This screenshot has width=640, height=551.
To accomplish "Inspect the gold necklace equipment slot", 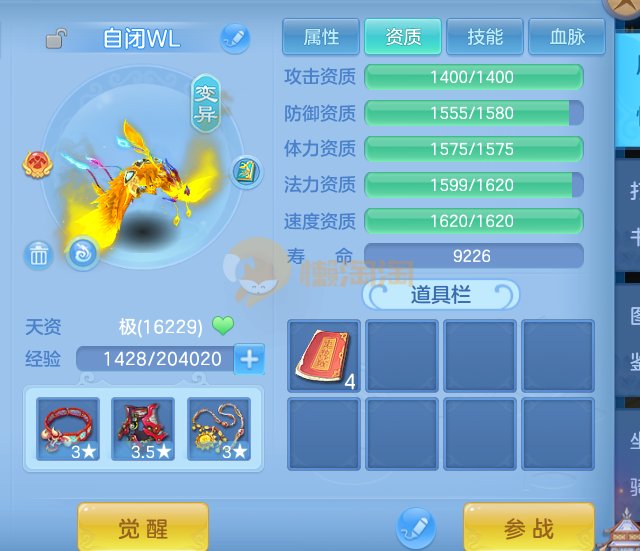I will tap(219, 429).
